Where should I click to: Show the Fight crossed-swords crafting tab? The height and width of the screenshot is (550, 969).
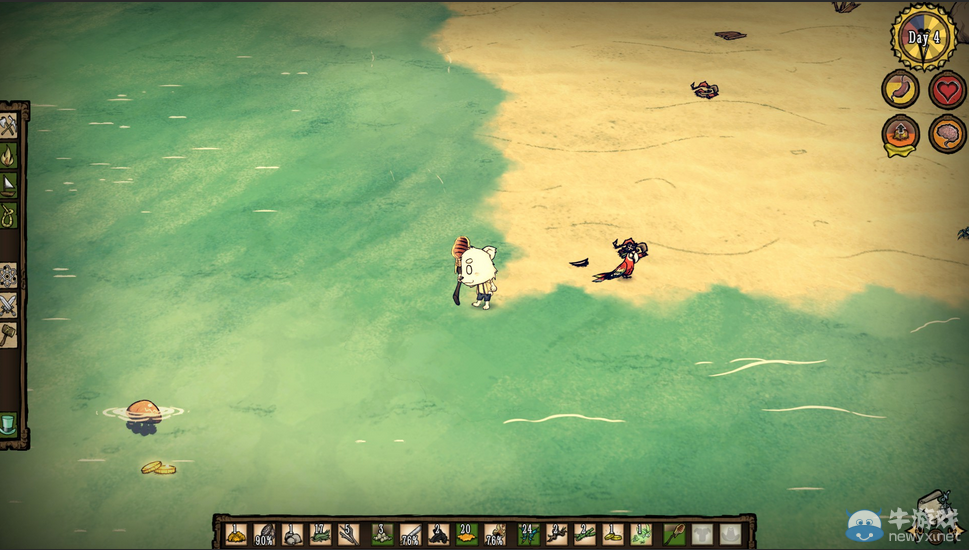[x=9, y=305]
